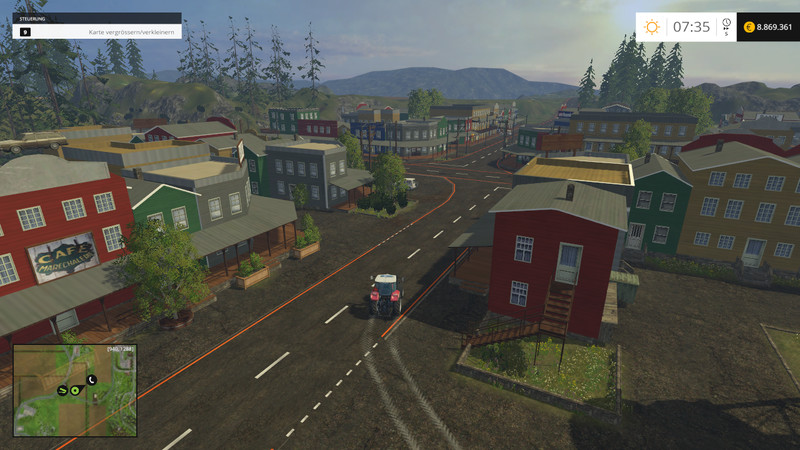Select the phone marker on the minimap
The height and width of the screenshot is (450, 800).
click(91, 380)
